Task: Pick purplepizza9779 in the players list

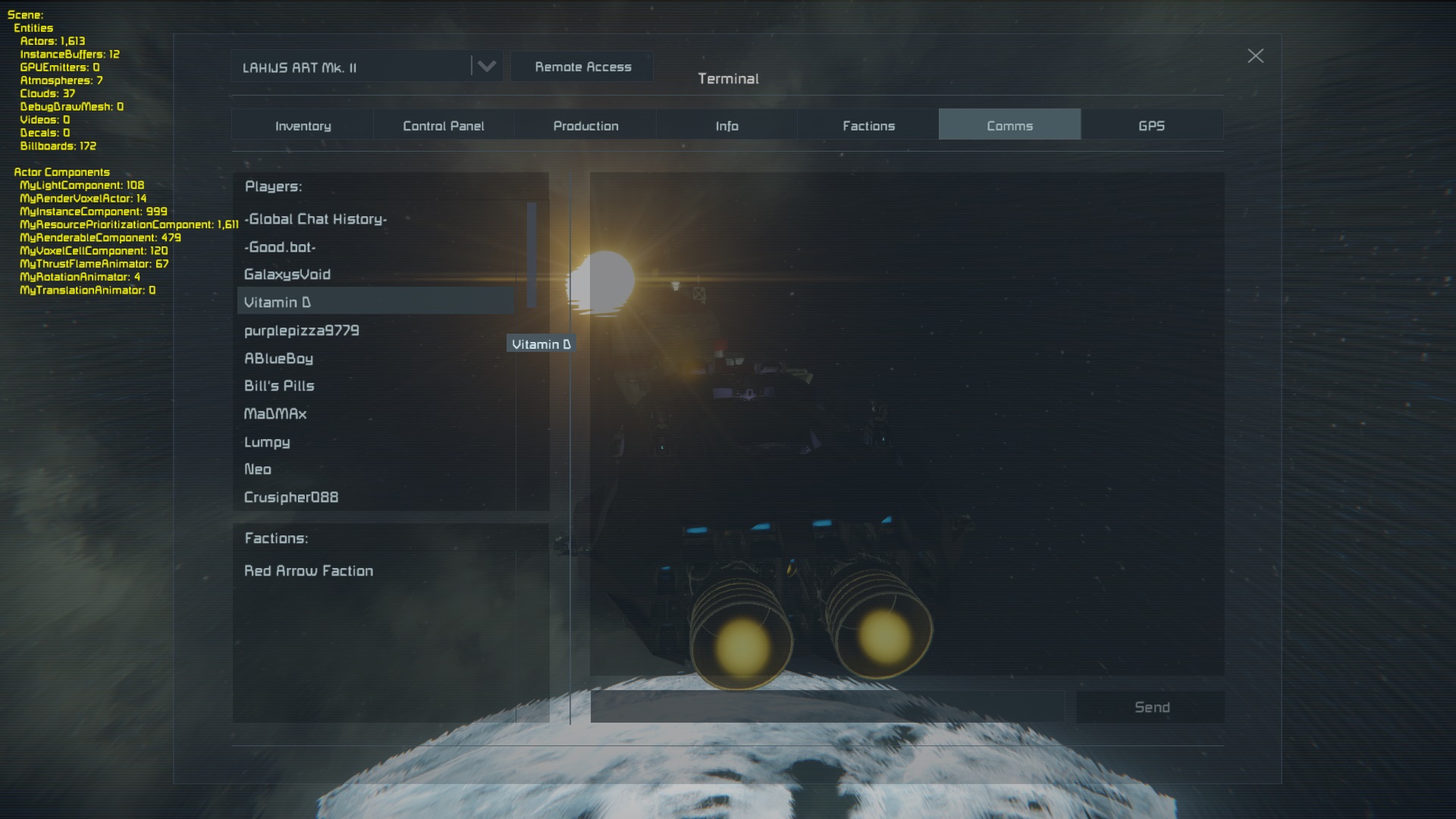Action: tap(302, 331)
